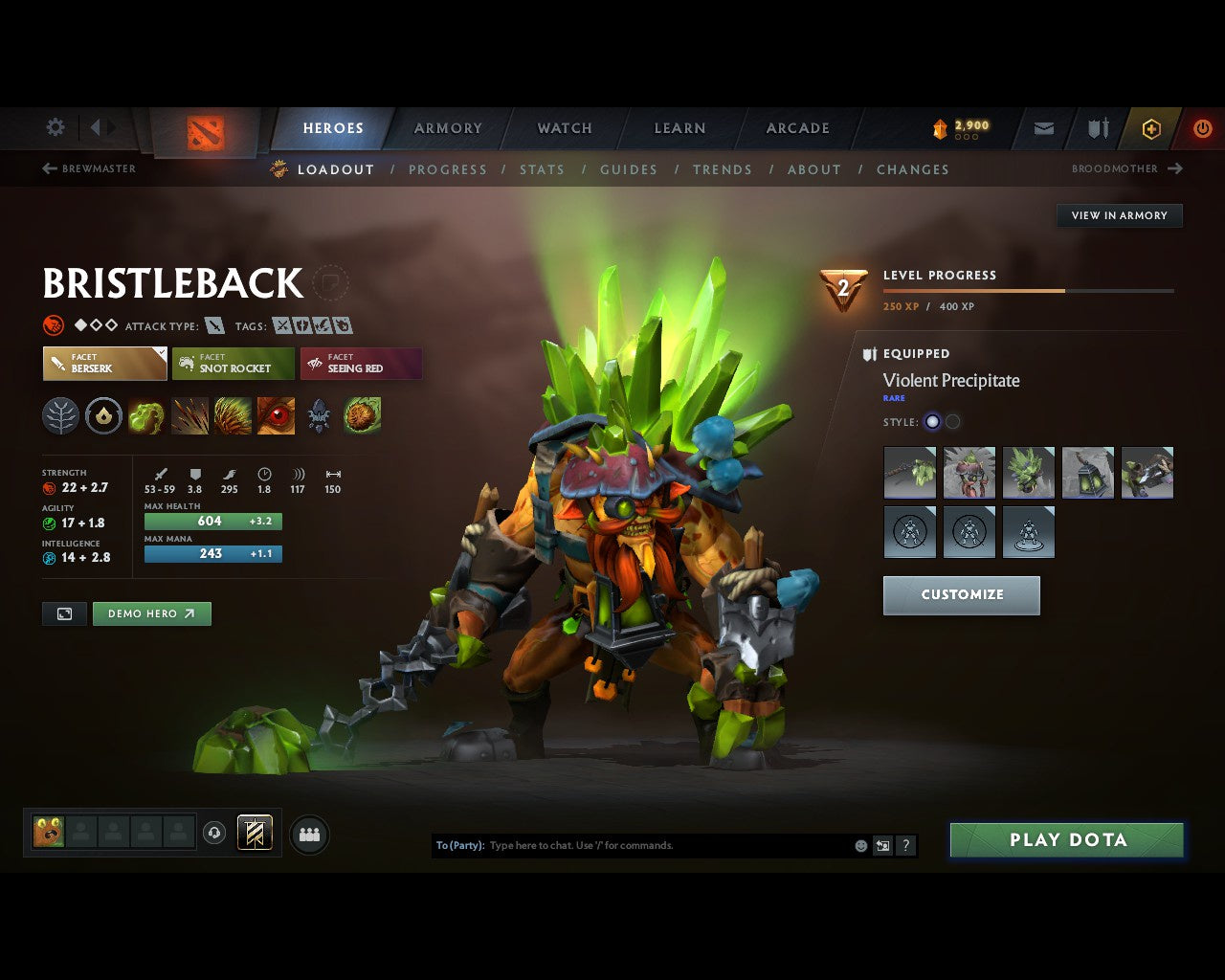View the Trends section
This screenshot has height=980, width=1225.
(723, 169)
